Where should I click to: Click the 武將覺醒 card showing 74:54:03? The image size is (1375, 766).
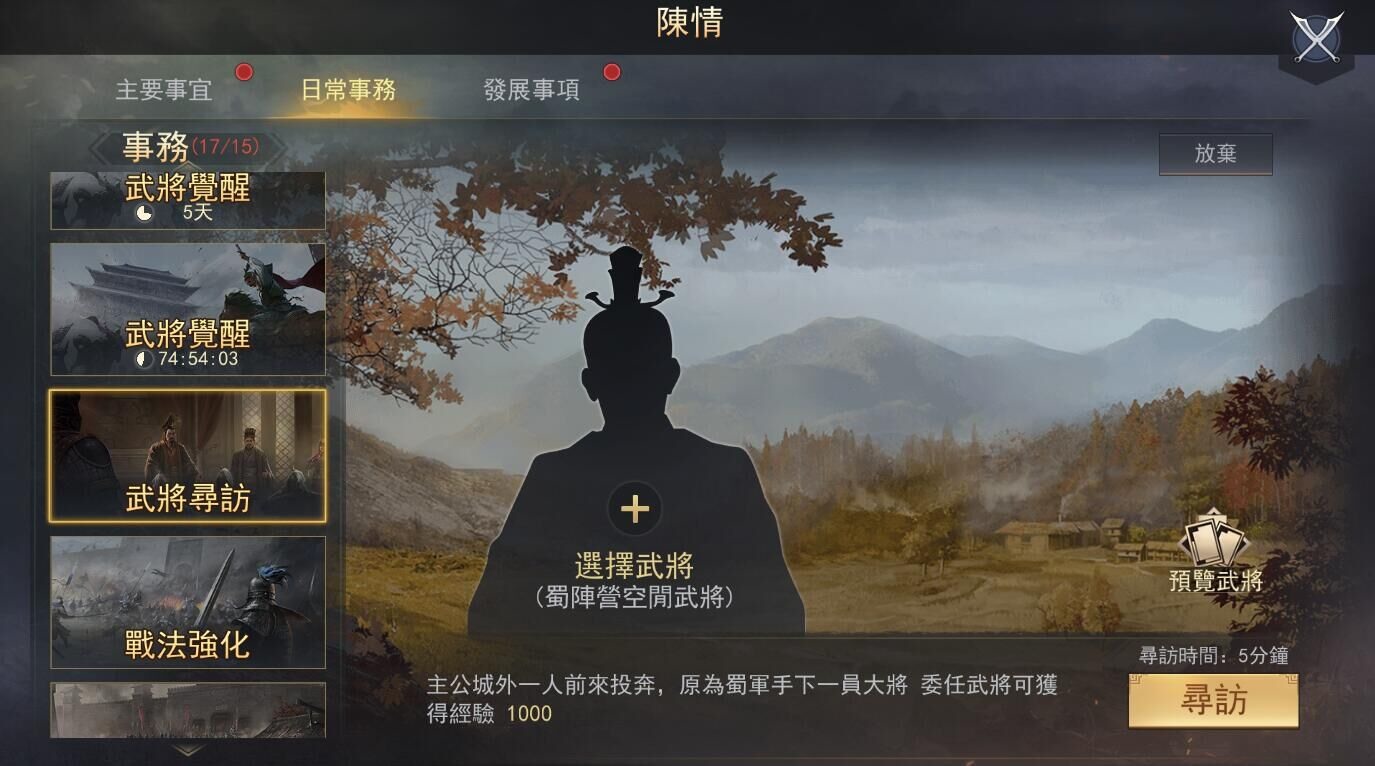[x=186, y=307]
